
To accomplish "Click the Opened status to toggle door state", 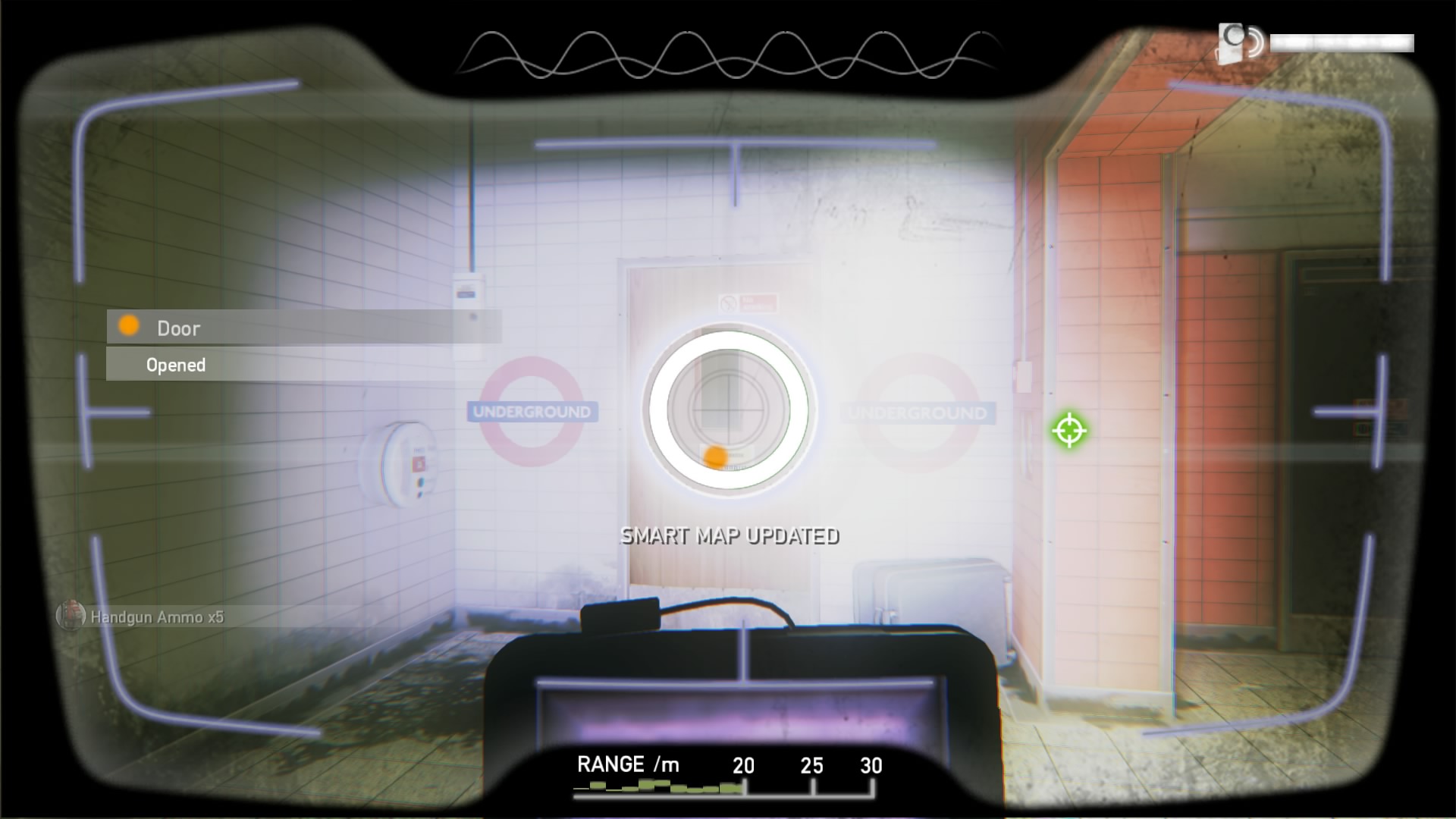I will 175,365.
